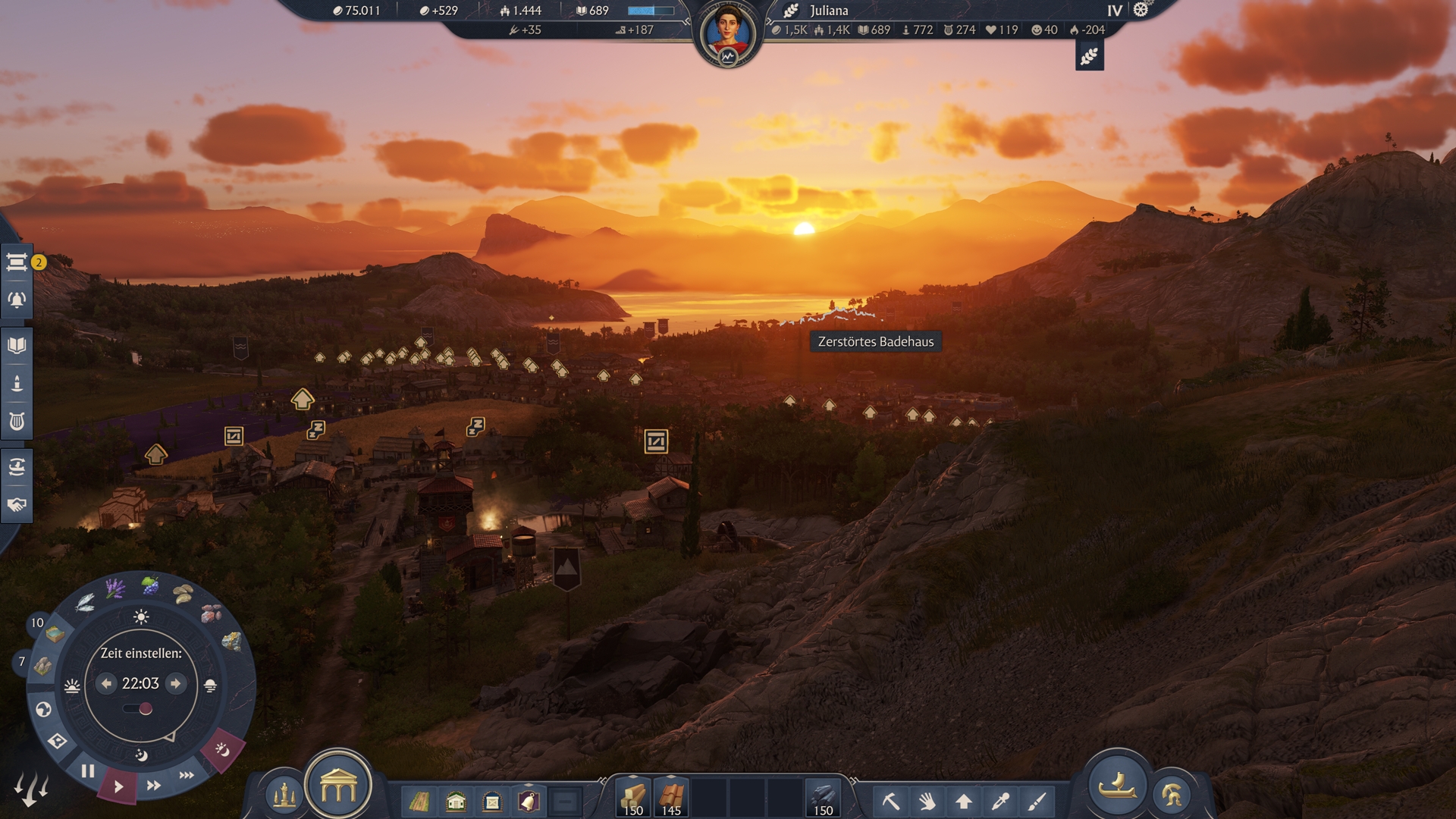
Task: Open the lyre culture panel
Action: (17, 422)
